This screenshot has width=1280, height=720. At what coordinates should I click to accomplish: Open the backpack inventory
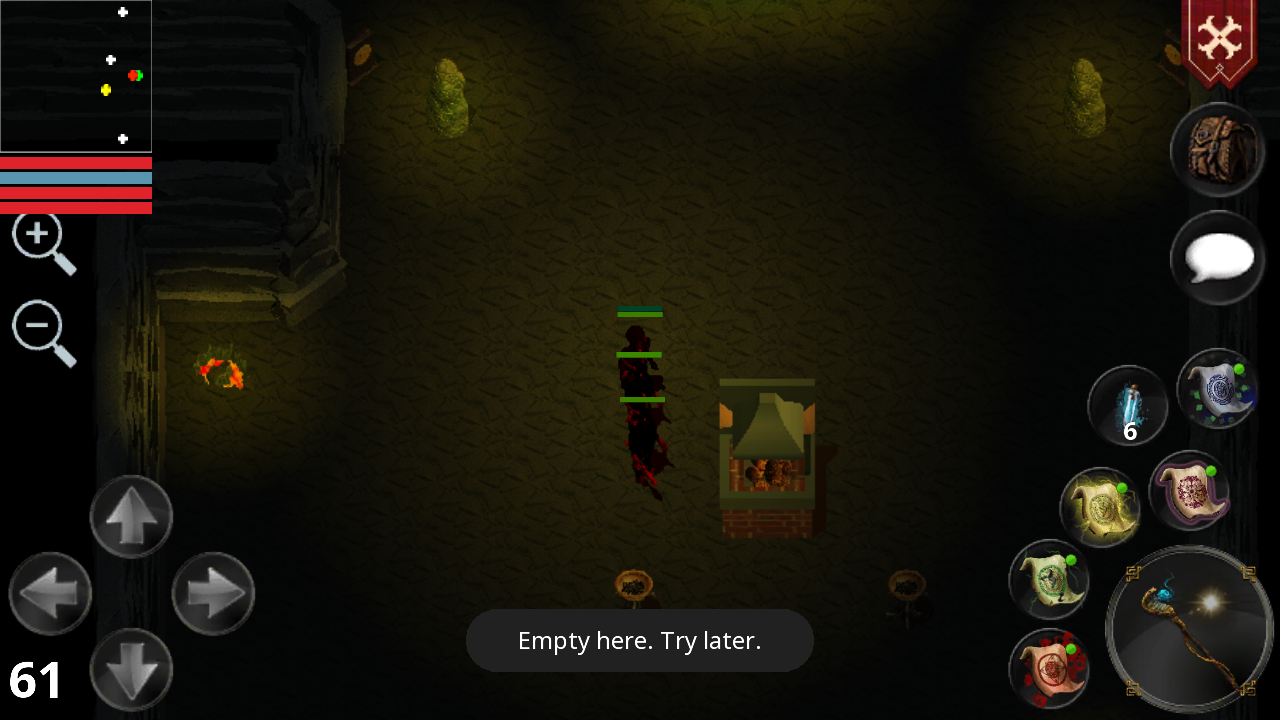1217,149
